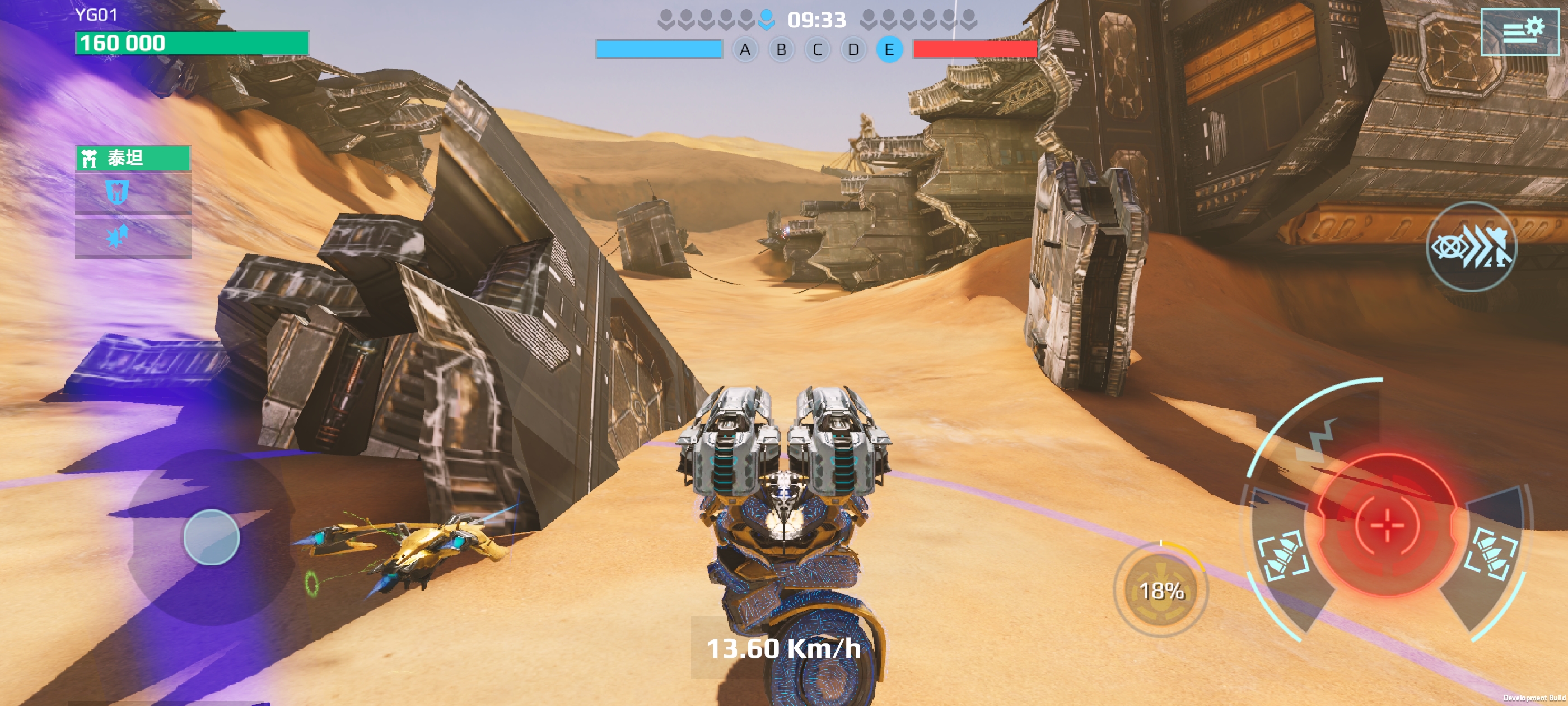The height and width of the screenshot is (706, 1568).
Task: Select beacon A indicator
Action: pyautogui.click(x=744, y=50)
